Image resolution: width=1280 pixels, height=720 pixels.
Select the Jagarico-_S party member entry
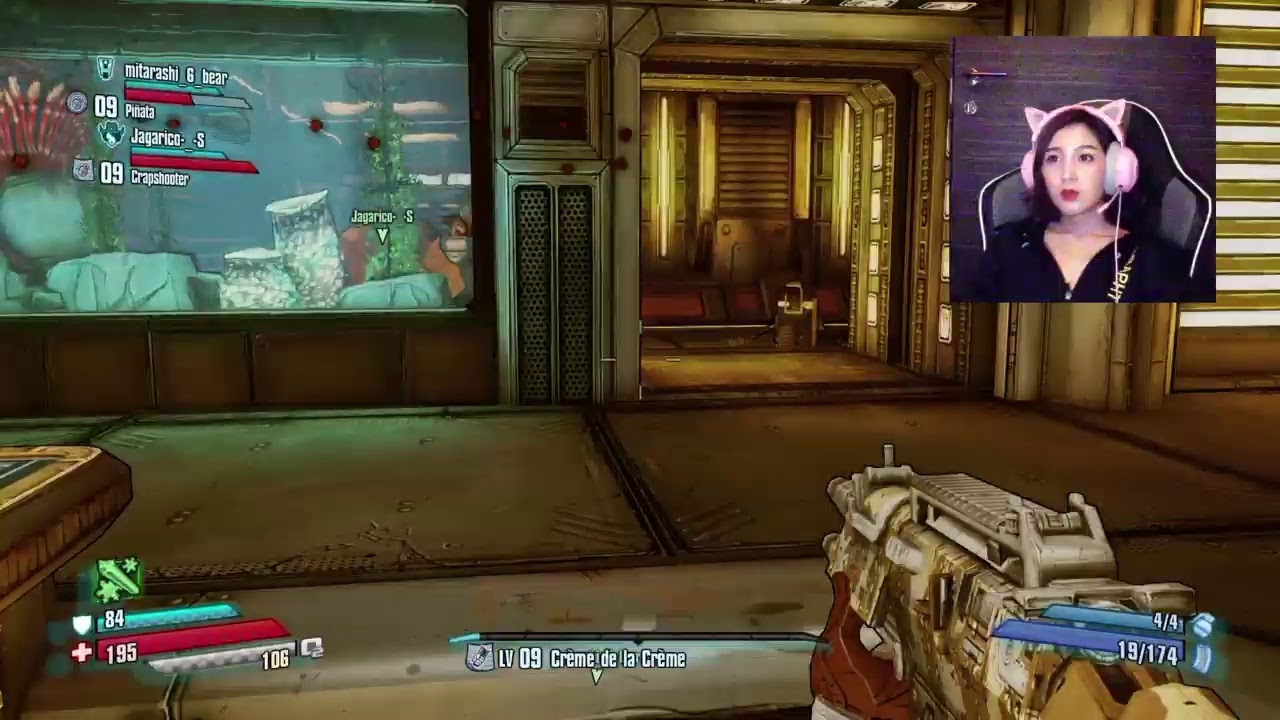coord(167,140)
